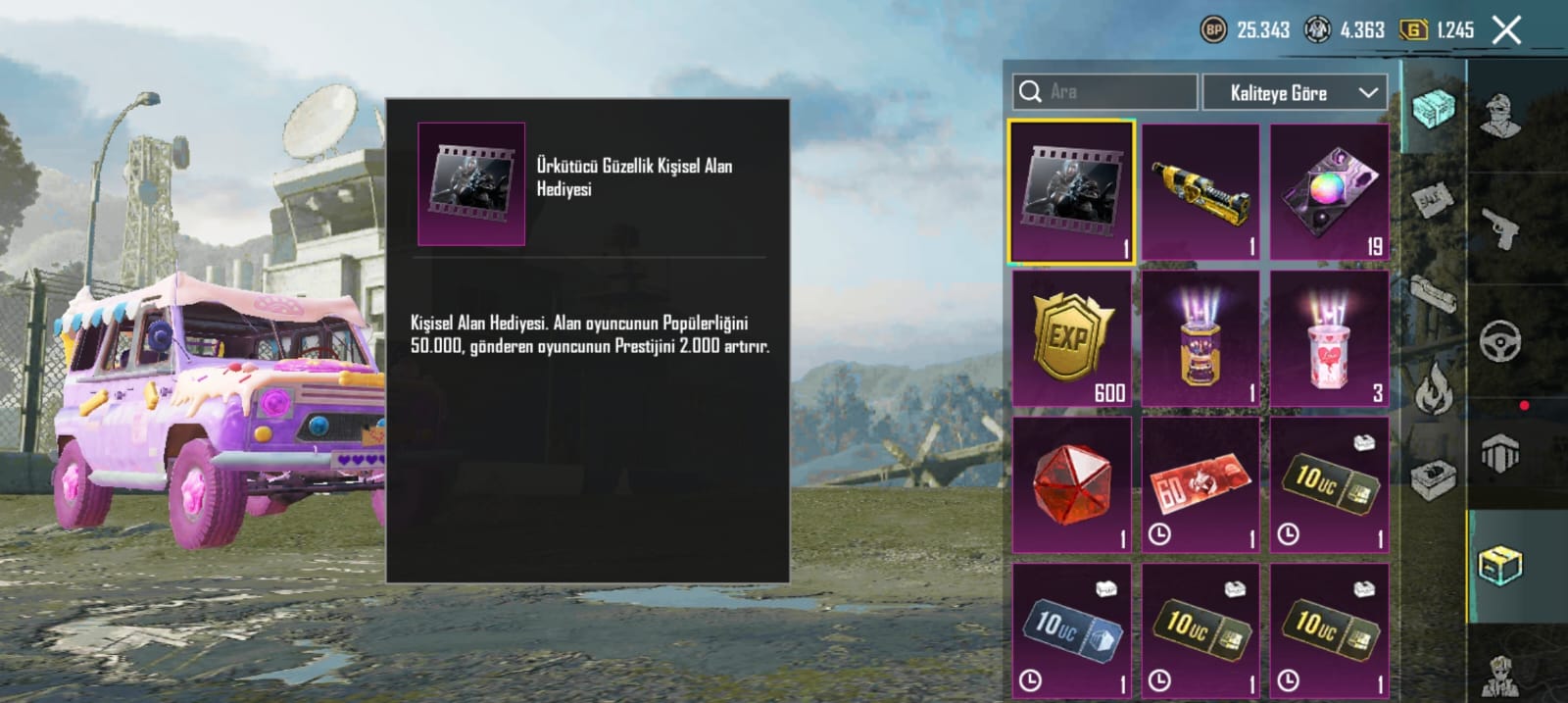Open the tab marked with a red dot
The width and height of the screenshot is (1568, 703).
click(1499, 453)
